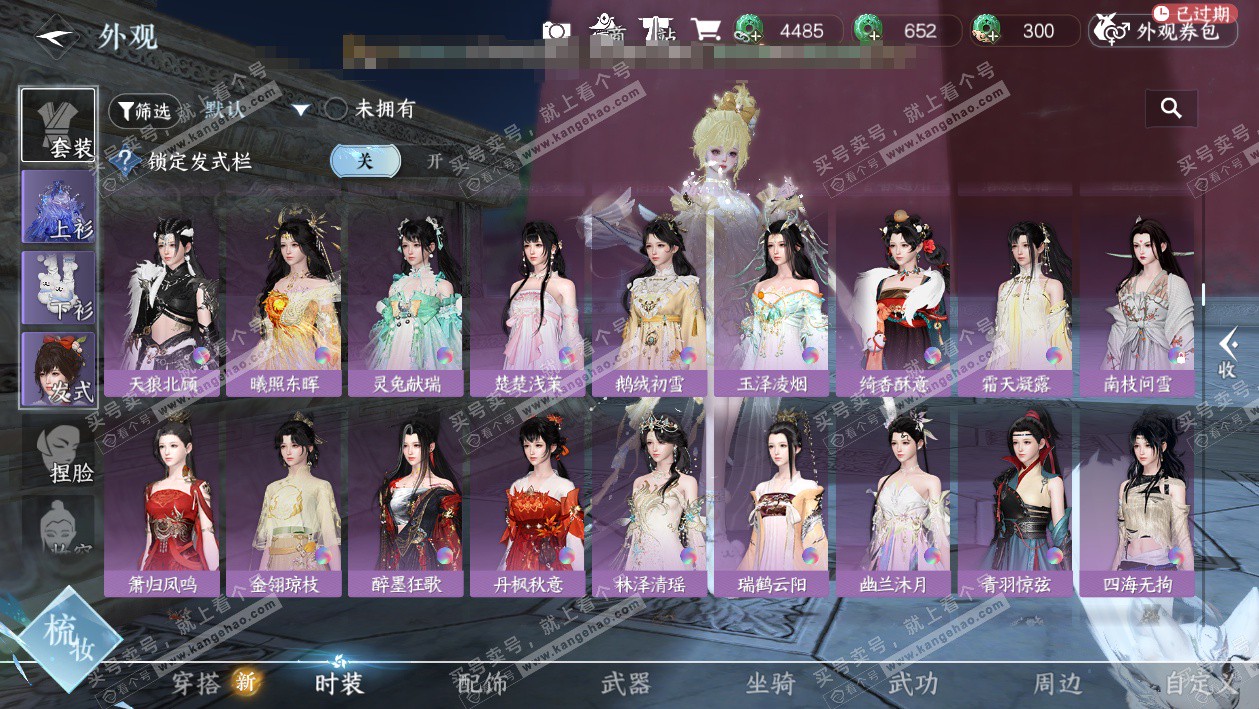Switch hairstyle lock to 开
This screenshot has width=1259, height=709.
(x=434, y=161)
